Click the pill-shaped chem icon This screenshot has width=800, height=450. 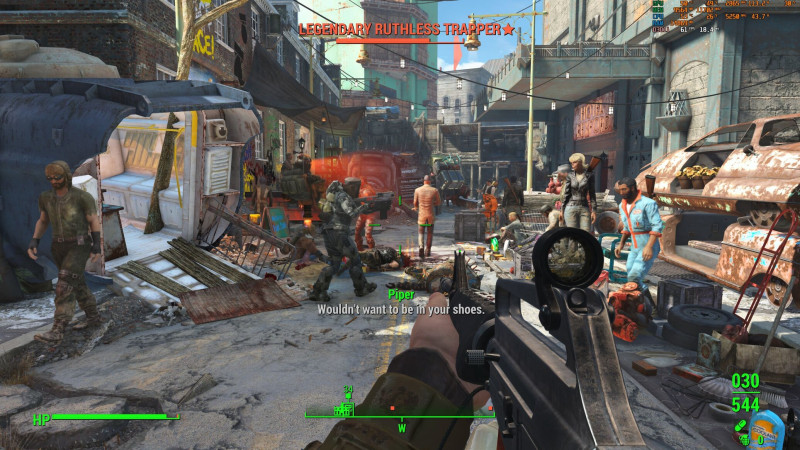[741, 424]
